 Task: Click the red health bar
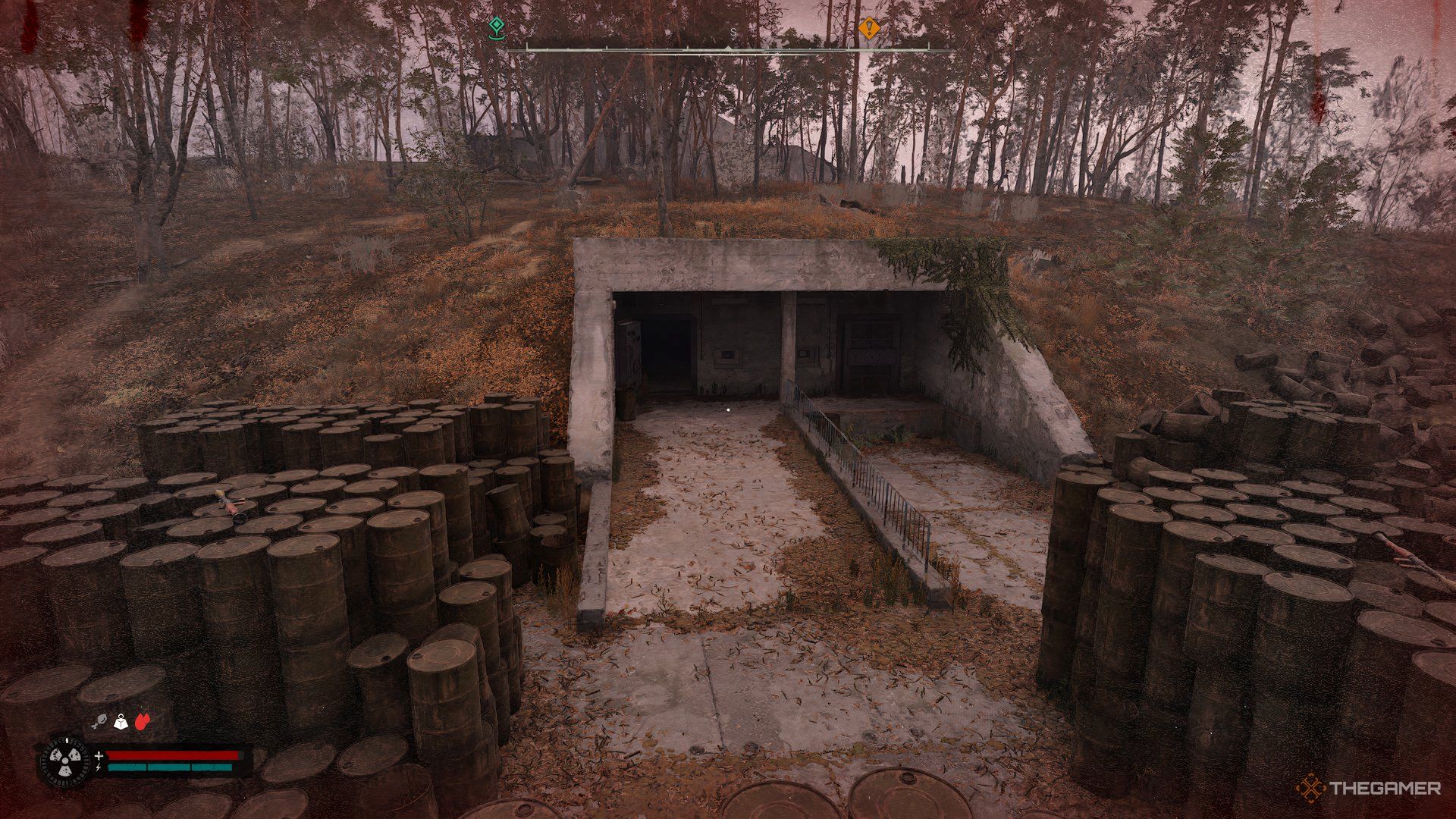(173, 755)
